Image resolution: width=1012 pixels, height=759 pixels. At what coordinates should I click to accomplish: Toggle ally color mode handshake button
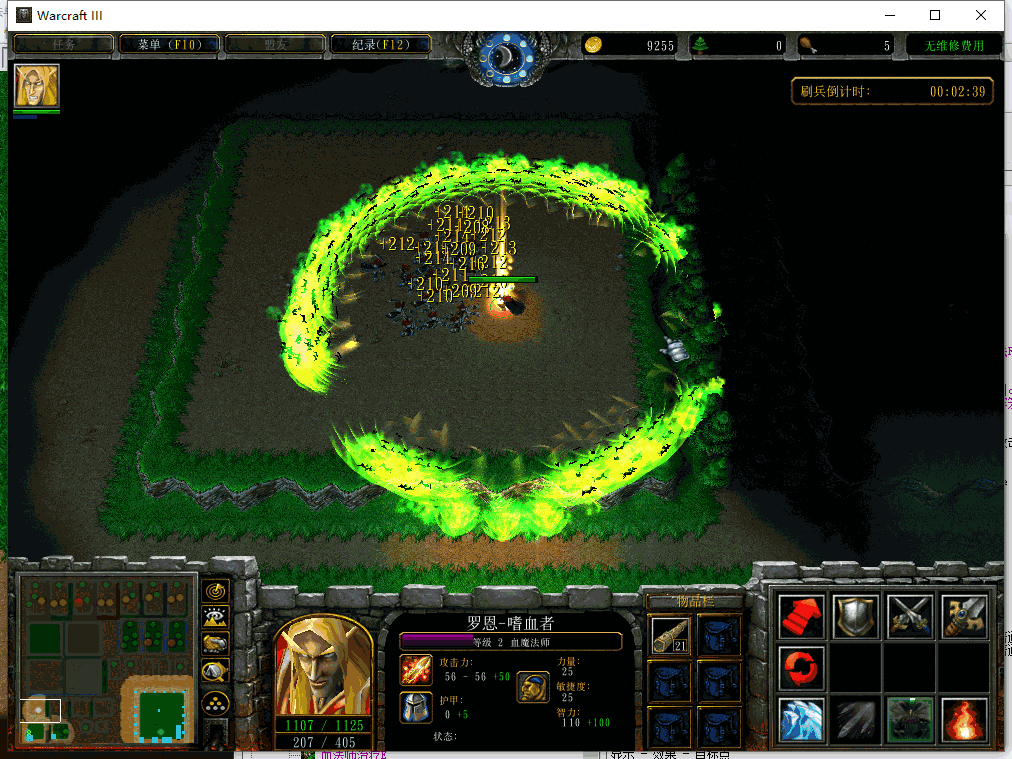point(215,645)
